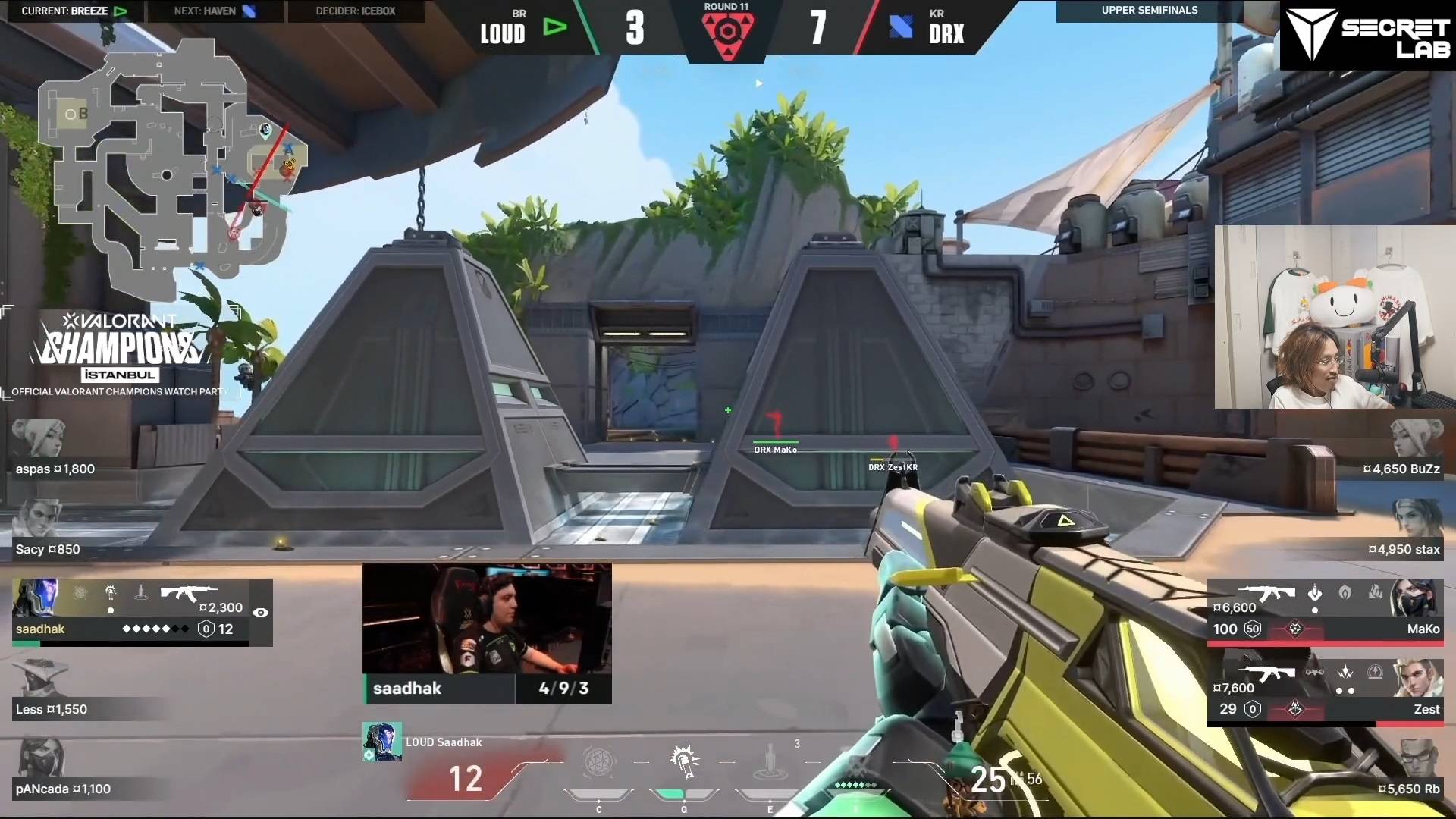Viewport: 1456px width, 819px height.
Task: Choose the Decider: Icebox map tab
Action: (355, 11)
